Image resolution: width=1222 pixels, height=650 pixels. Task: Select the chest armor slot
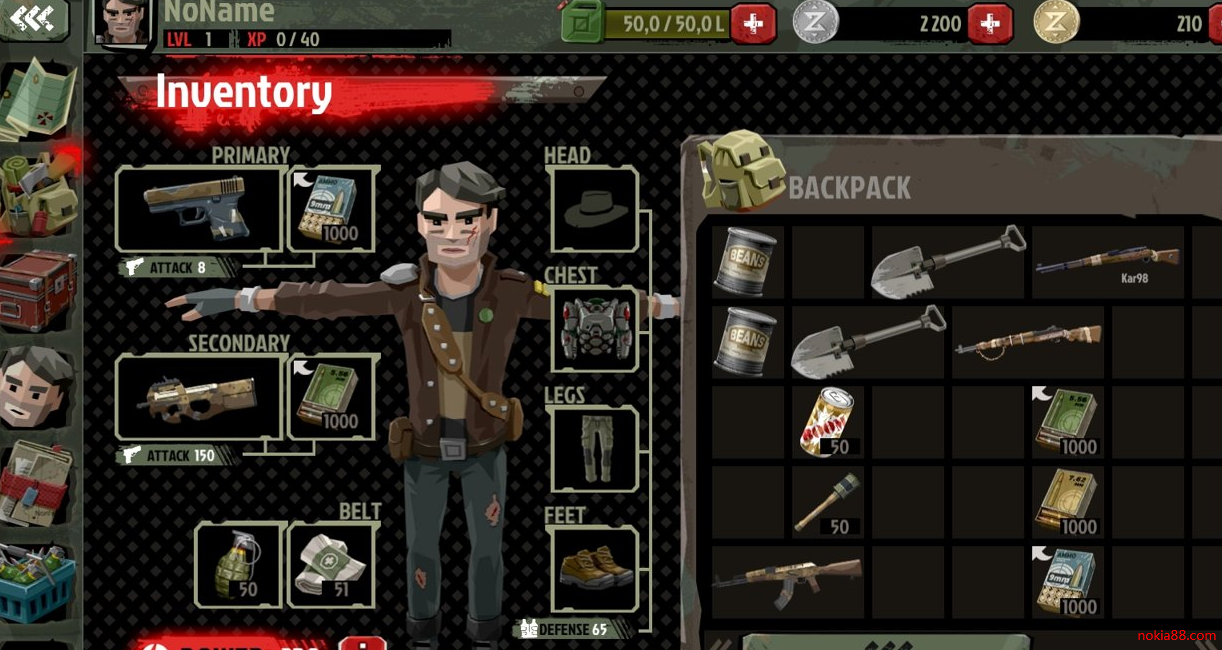pos(593,329)
